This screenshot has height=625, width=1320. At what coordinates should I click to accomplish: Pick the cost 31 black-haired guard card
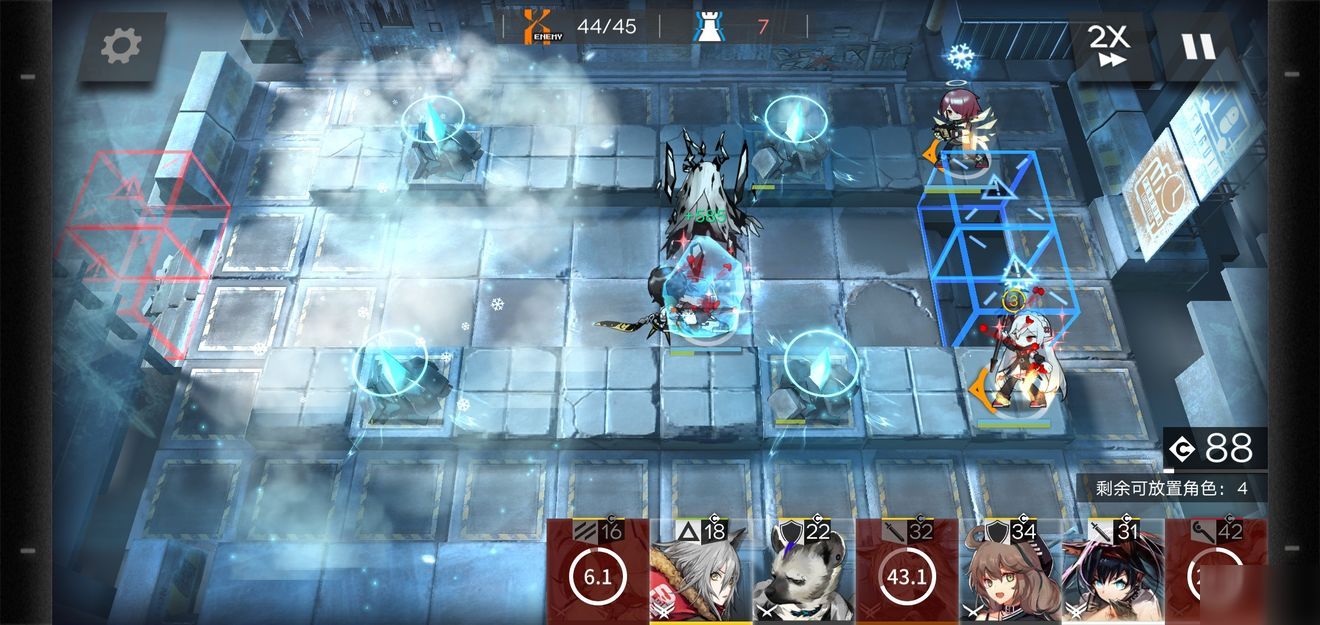click(1112, 572)
